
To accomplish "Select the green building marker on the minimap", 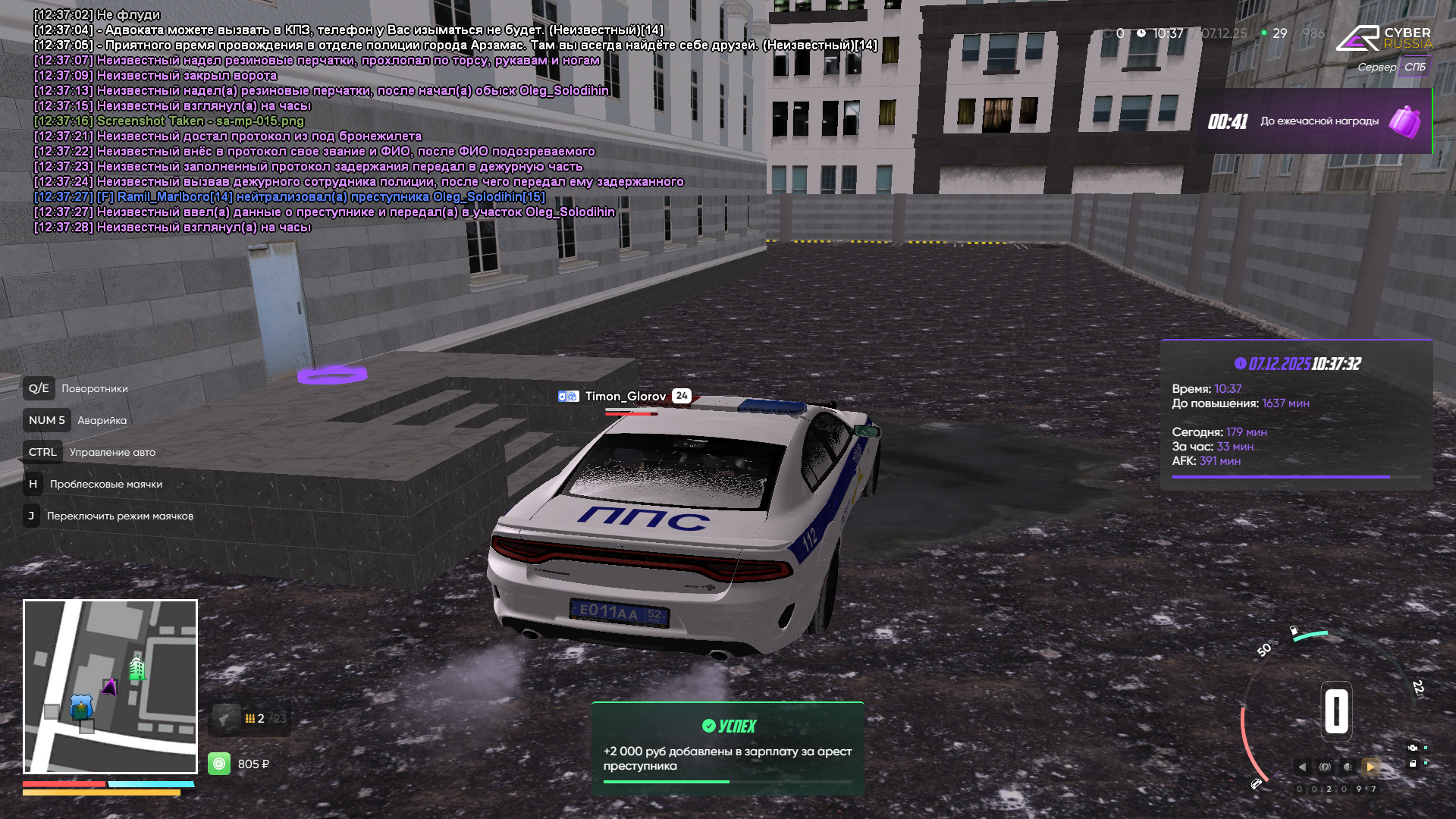I will click(137, 668).
